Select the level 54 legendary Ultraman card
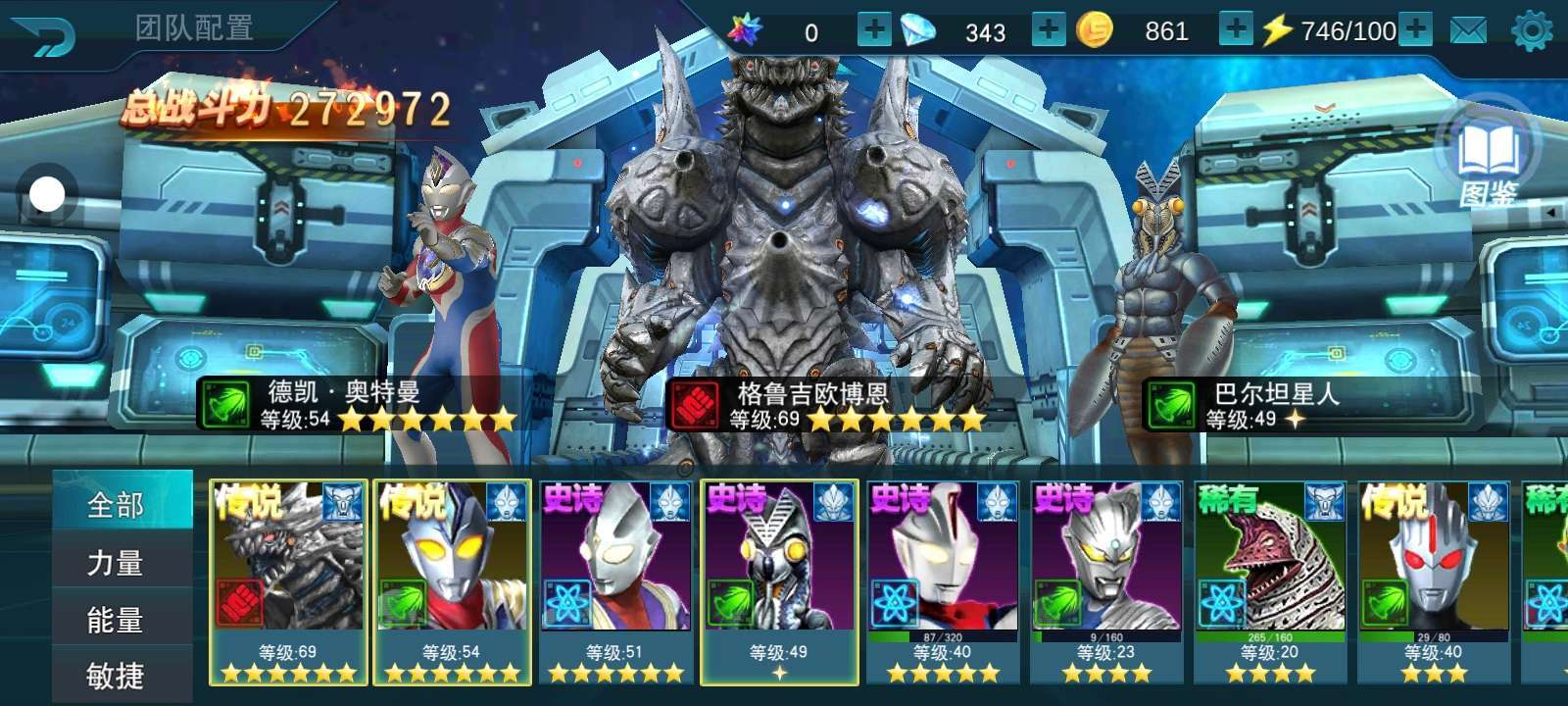Screen dimensions: 1568x706 [x=452, y=580]
